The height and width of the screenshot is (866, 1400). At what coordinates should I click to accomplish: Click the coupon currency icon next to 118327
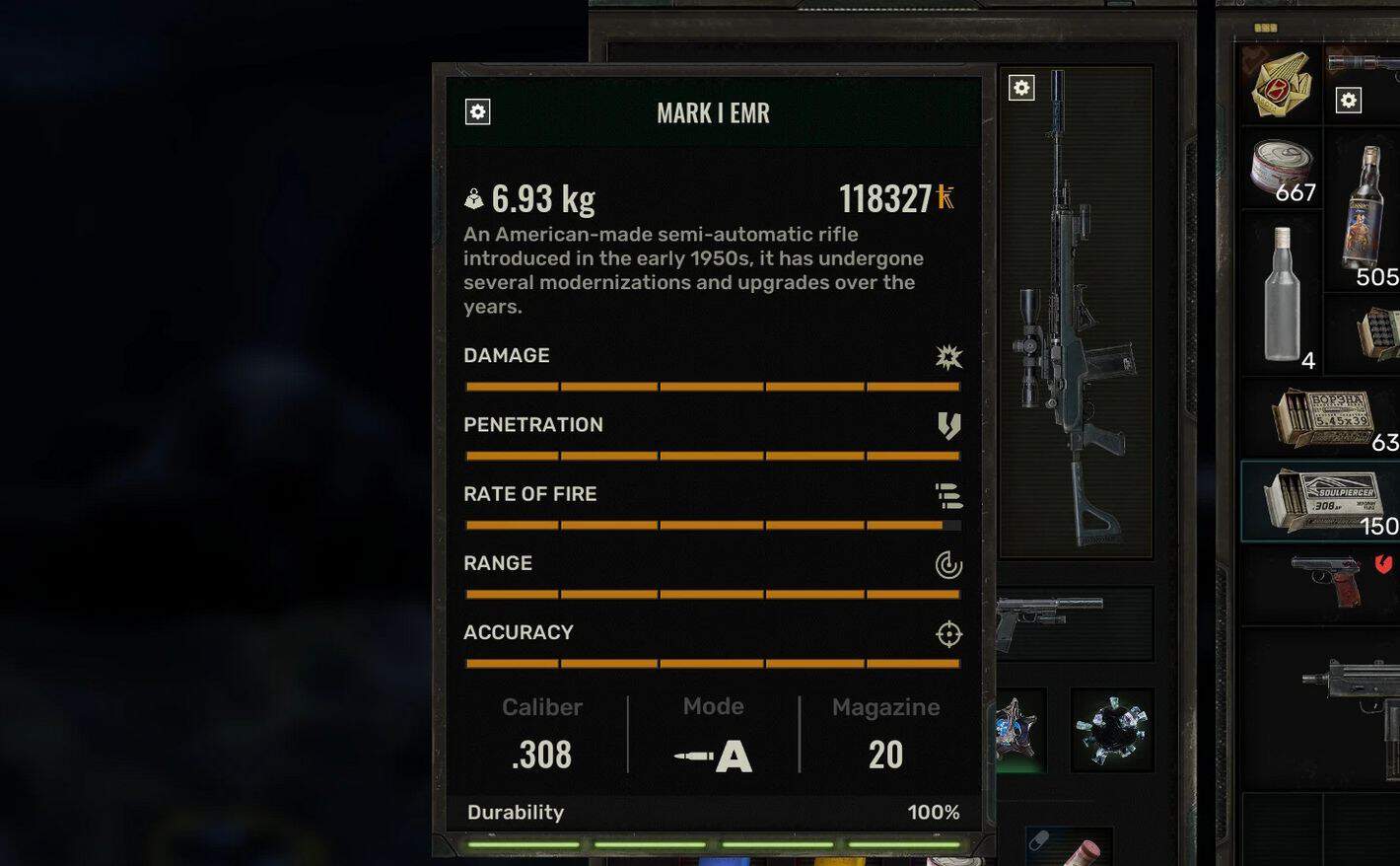(945, 196)
